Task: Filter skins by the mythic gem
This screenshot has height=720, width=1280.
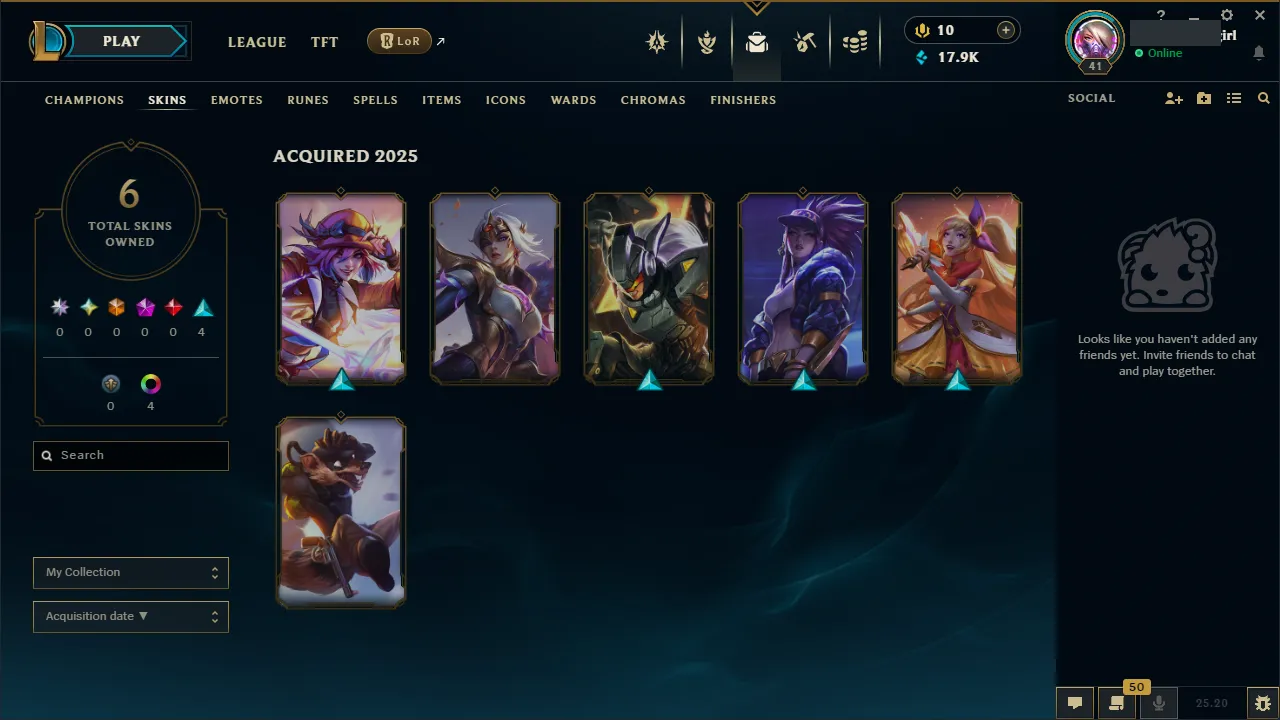Action: (x=145, y=307)
